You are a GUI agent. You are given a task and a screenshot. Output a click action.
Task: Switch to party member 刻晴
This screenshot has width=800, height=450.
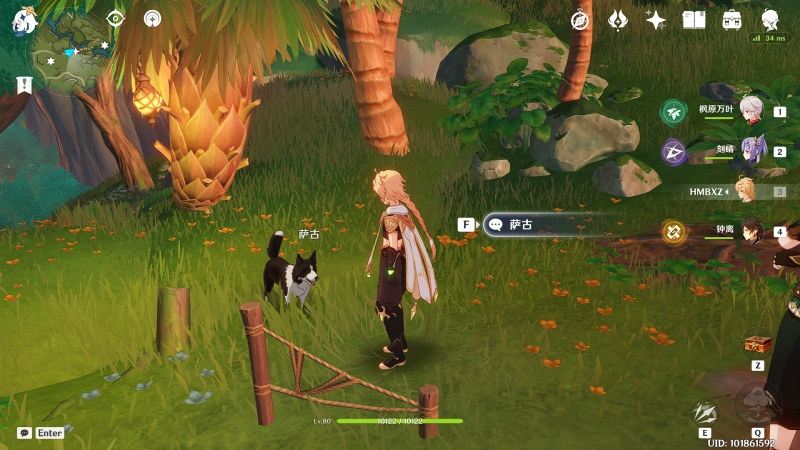[x=752, y=152]
